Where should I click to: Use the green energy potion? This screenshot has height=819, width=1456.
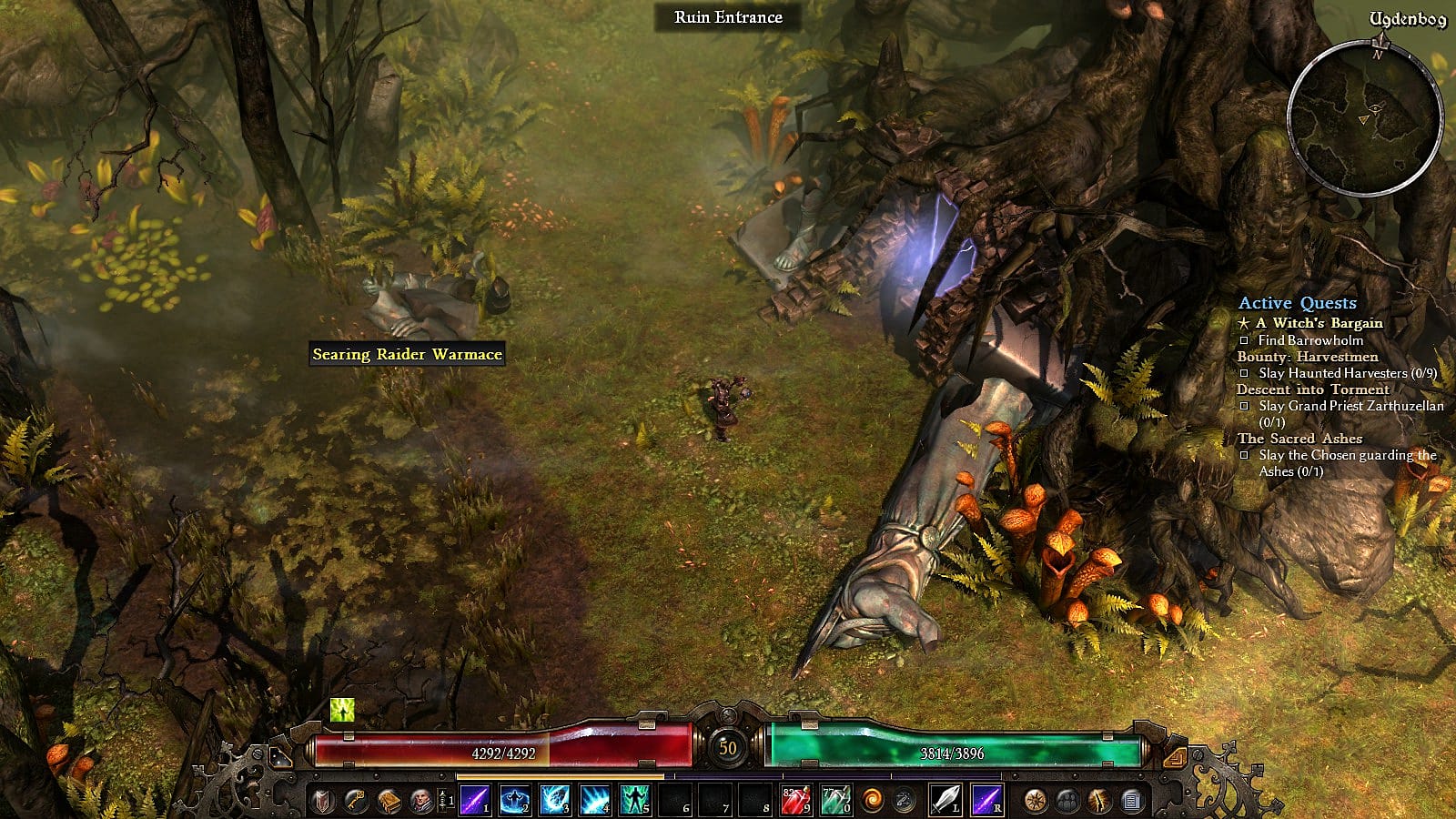click(x=834, y=801)
